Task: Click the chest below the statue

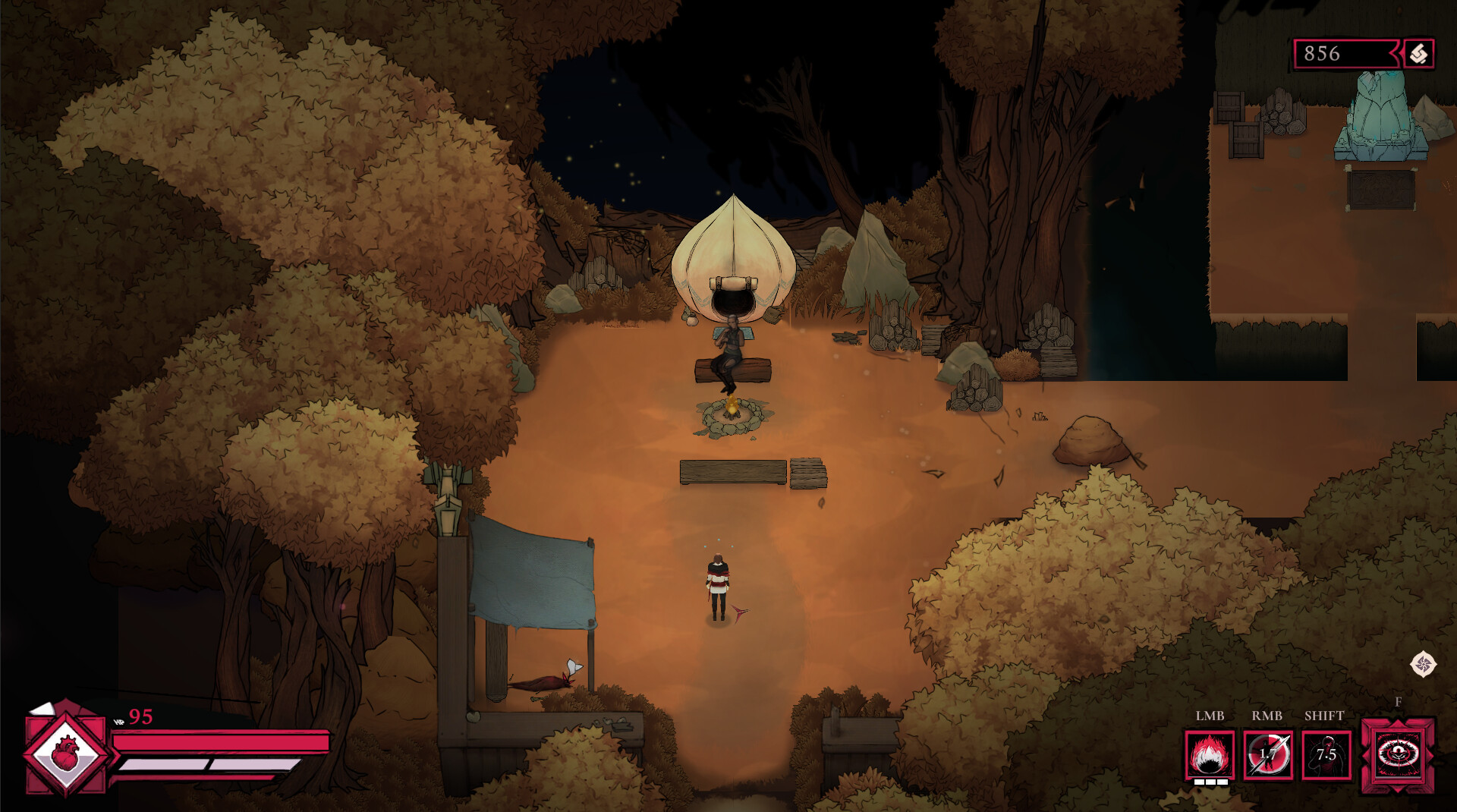Action: pos(1380,188)
